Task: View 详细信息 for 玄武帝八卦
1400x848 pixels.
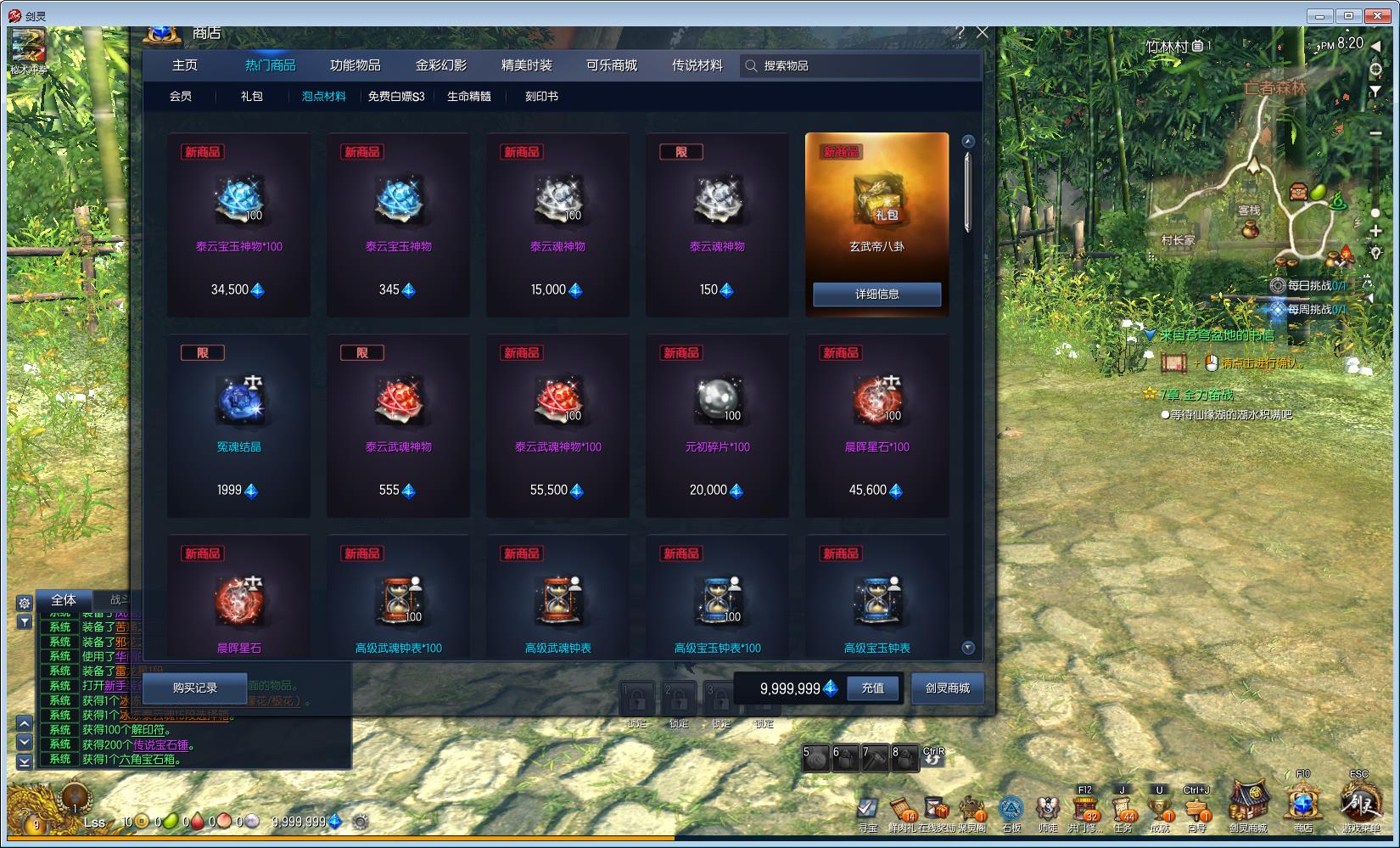Action: point(876,294)
